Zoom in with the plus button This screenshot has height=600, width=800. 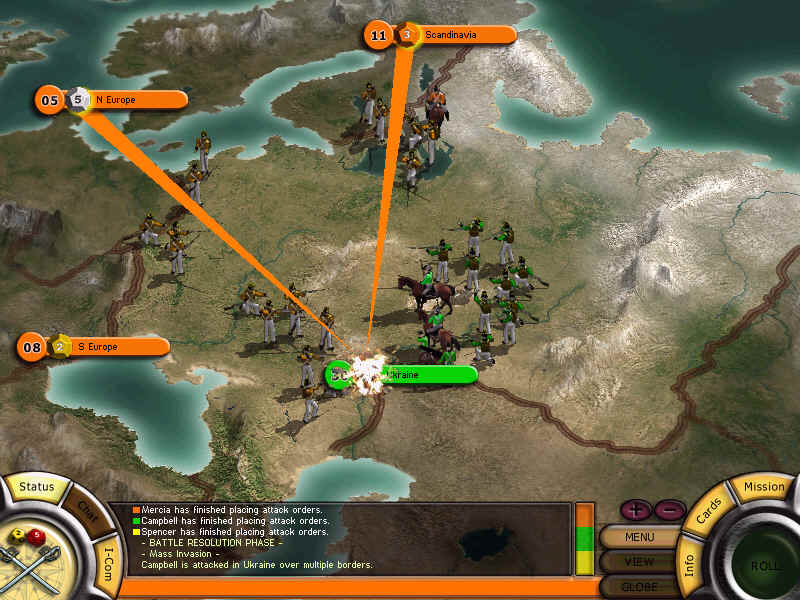636,510
